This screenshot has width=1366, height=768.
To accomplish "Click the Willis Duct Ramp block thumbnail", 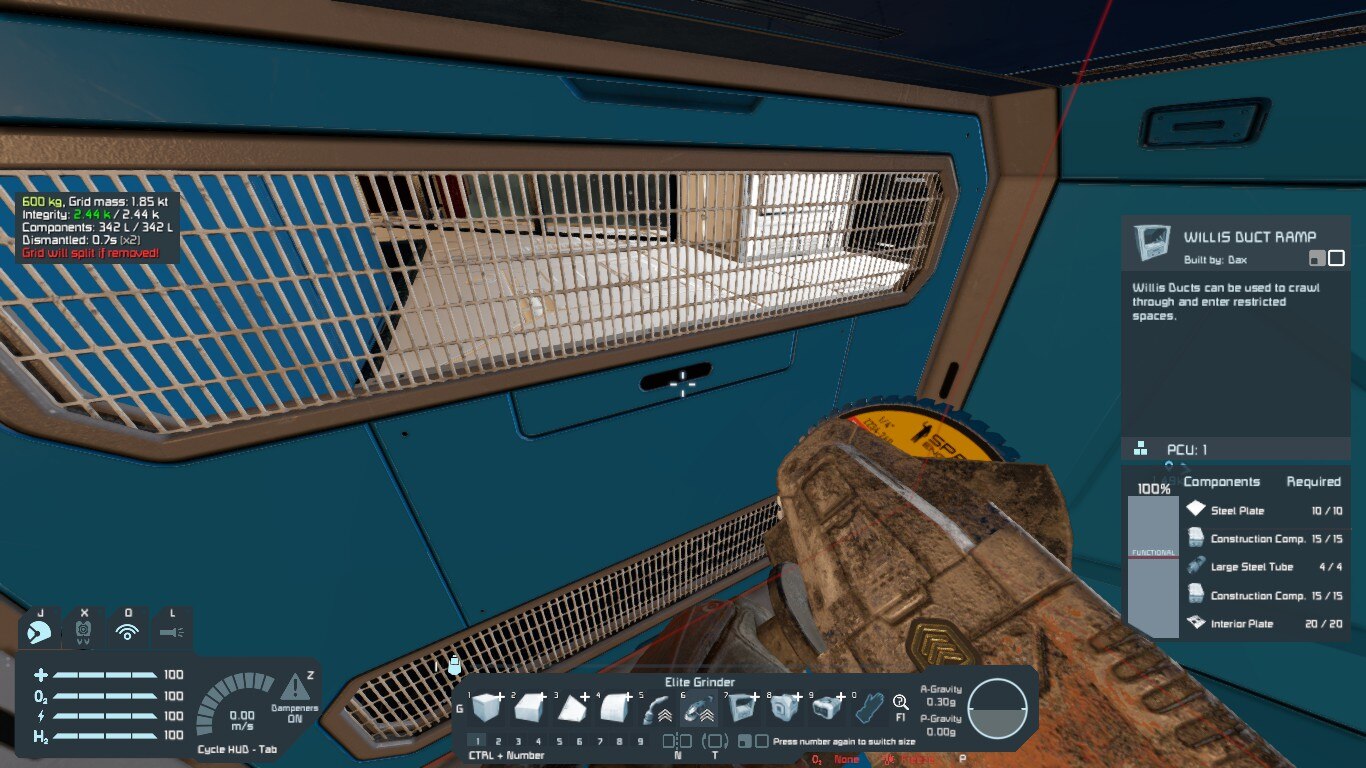I will coord(1152,242).
